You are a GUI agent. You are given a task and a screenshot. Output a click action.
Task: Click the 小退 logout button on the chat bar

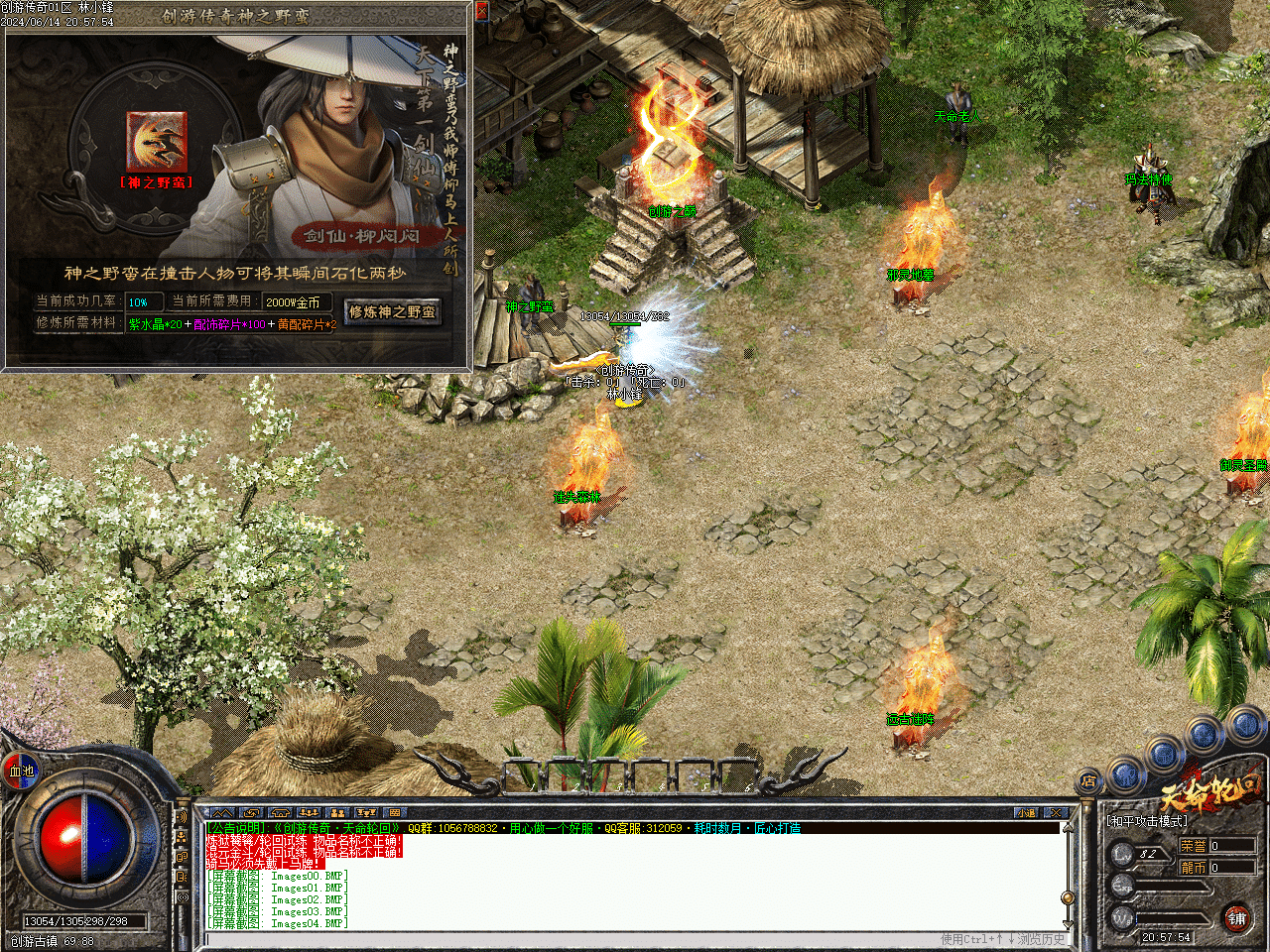(1026, 813)
